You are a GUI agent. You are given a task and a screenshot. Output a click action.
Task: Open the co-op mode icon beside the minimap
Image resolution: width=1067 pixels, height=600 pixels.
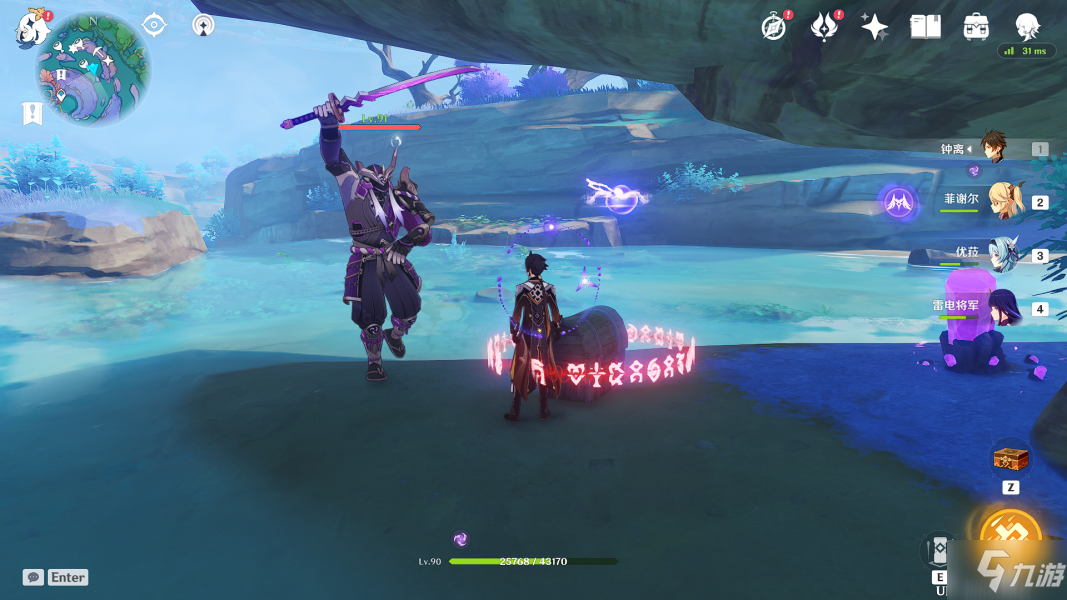point(203,25)
